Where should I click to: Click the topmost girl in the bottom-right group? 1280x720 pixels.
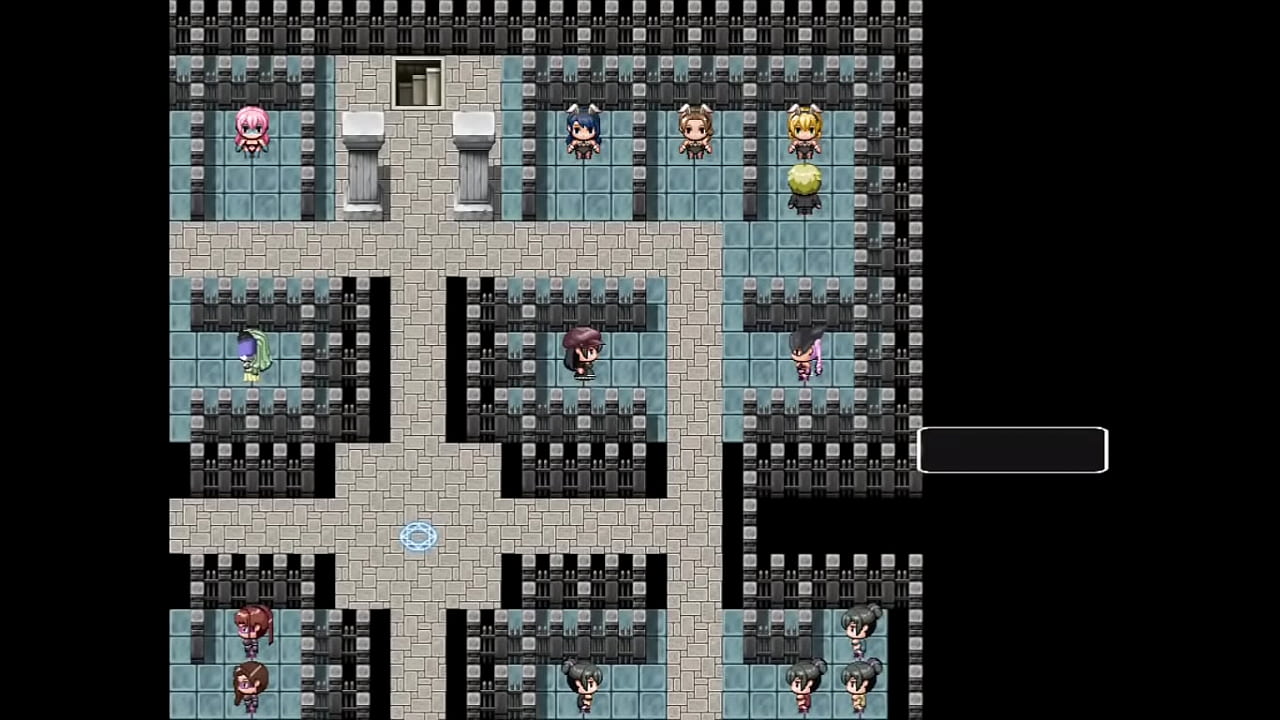pos(860,630)
